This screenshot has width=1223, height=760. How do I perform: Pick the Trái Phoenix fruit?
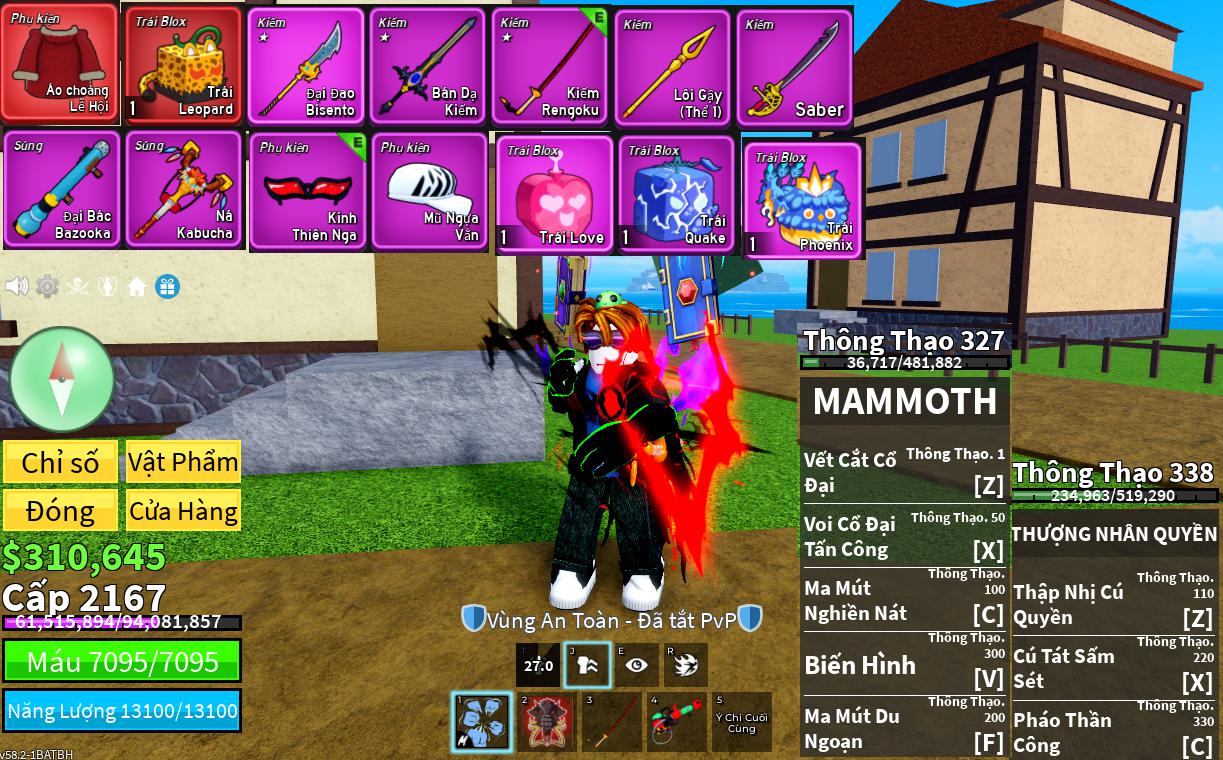coord(802,200)
